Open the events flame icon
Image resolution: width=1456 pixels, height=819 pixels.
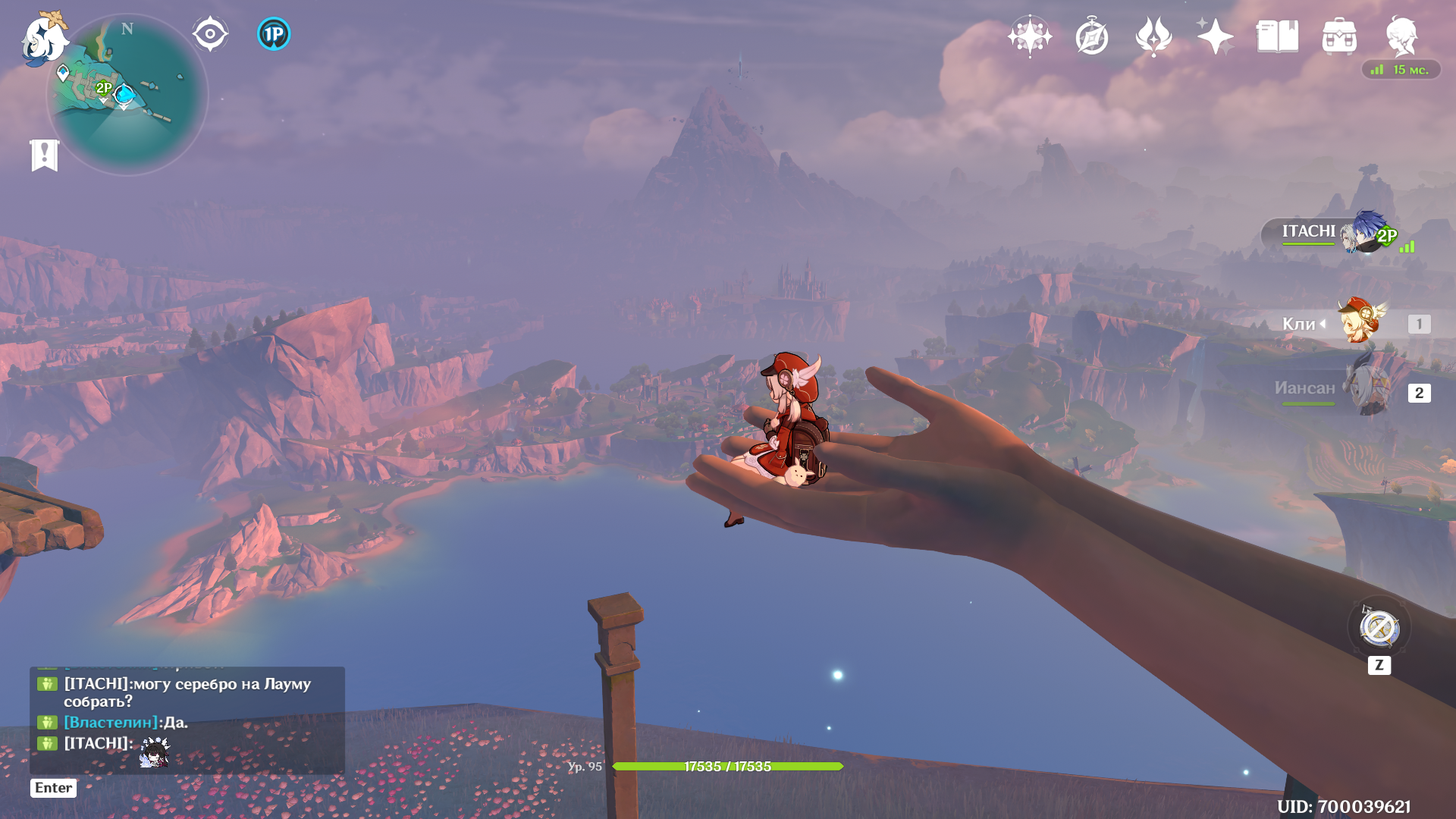(x=1153, y=36)
